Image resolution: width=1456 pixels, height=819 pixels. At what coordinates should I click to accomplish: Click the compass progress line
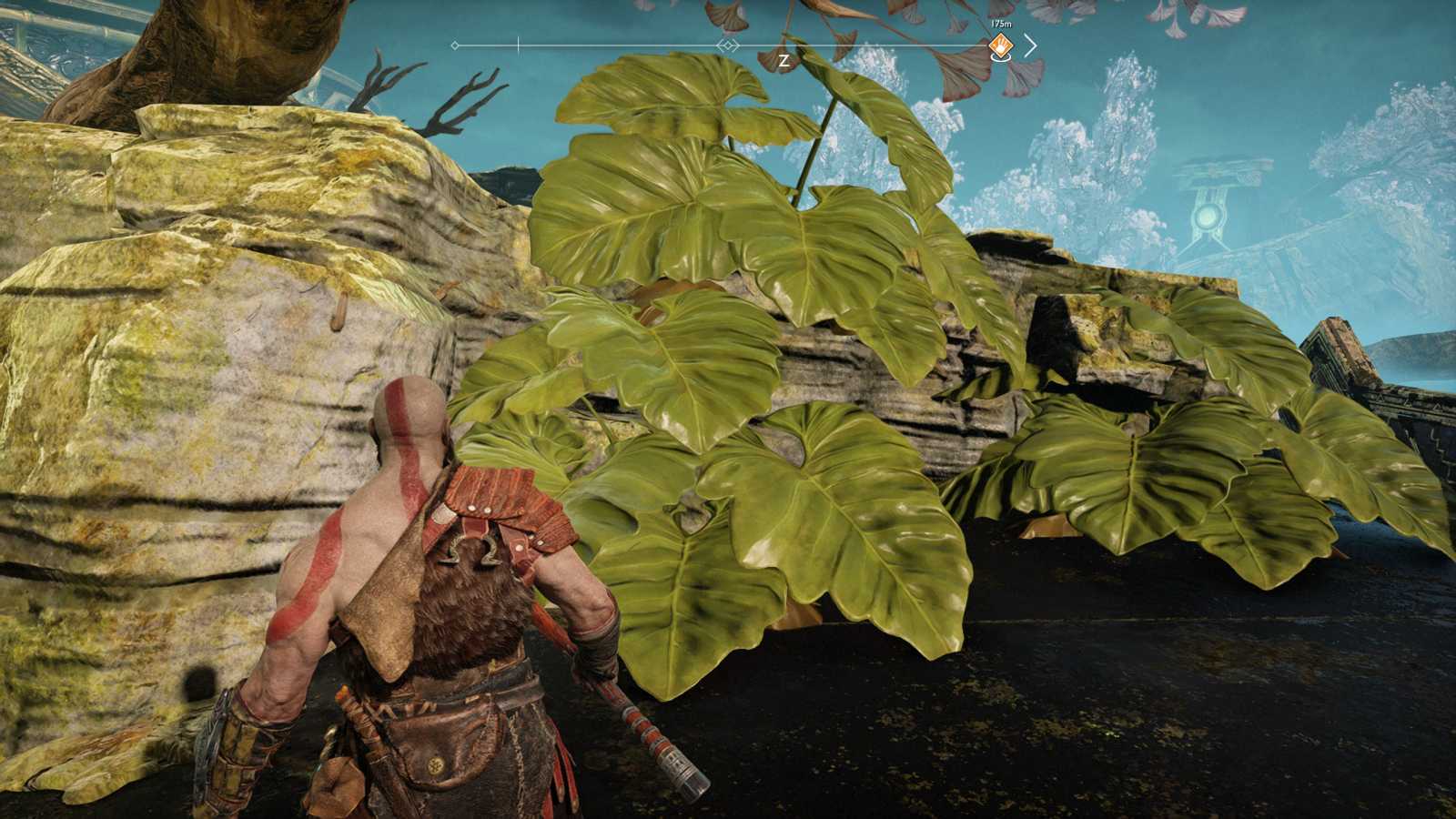tap(591, 44)
